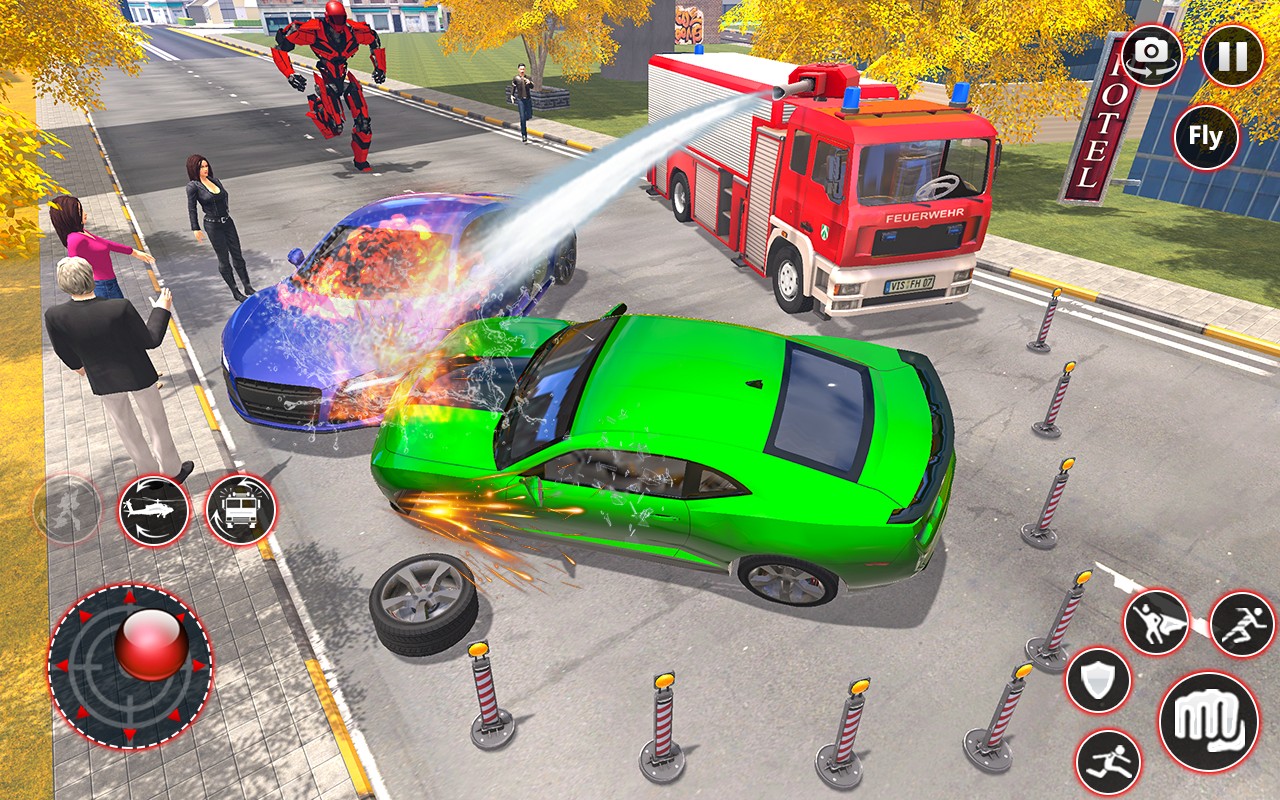Tap the leaping figure jump icon
The width and height of the screenshot is (1280, 800).
click(1109, 763)
